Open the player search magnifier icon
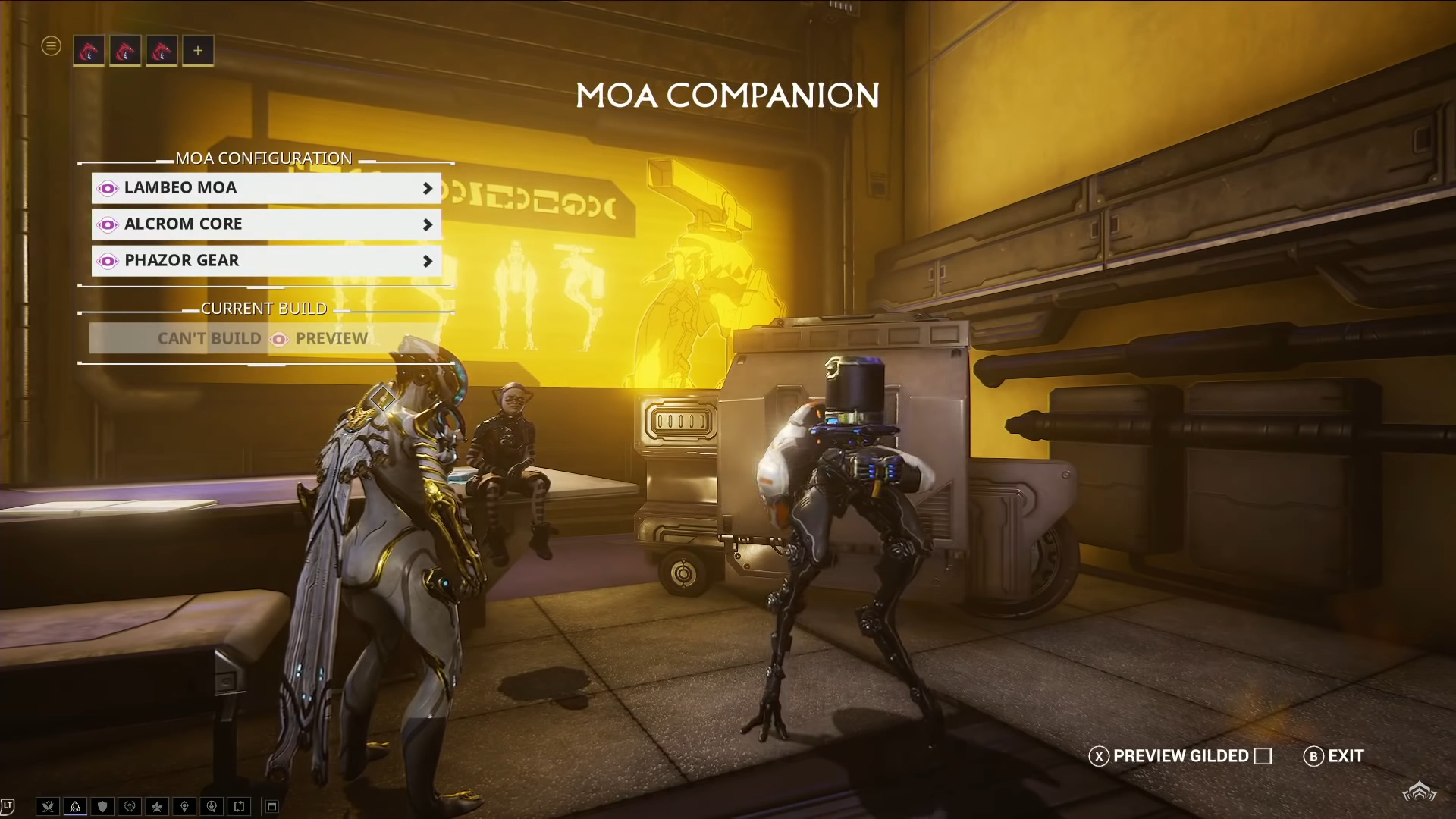Viewport: 1456px width, 819px height. point(212,806)
